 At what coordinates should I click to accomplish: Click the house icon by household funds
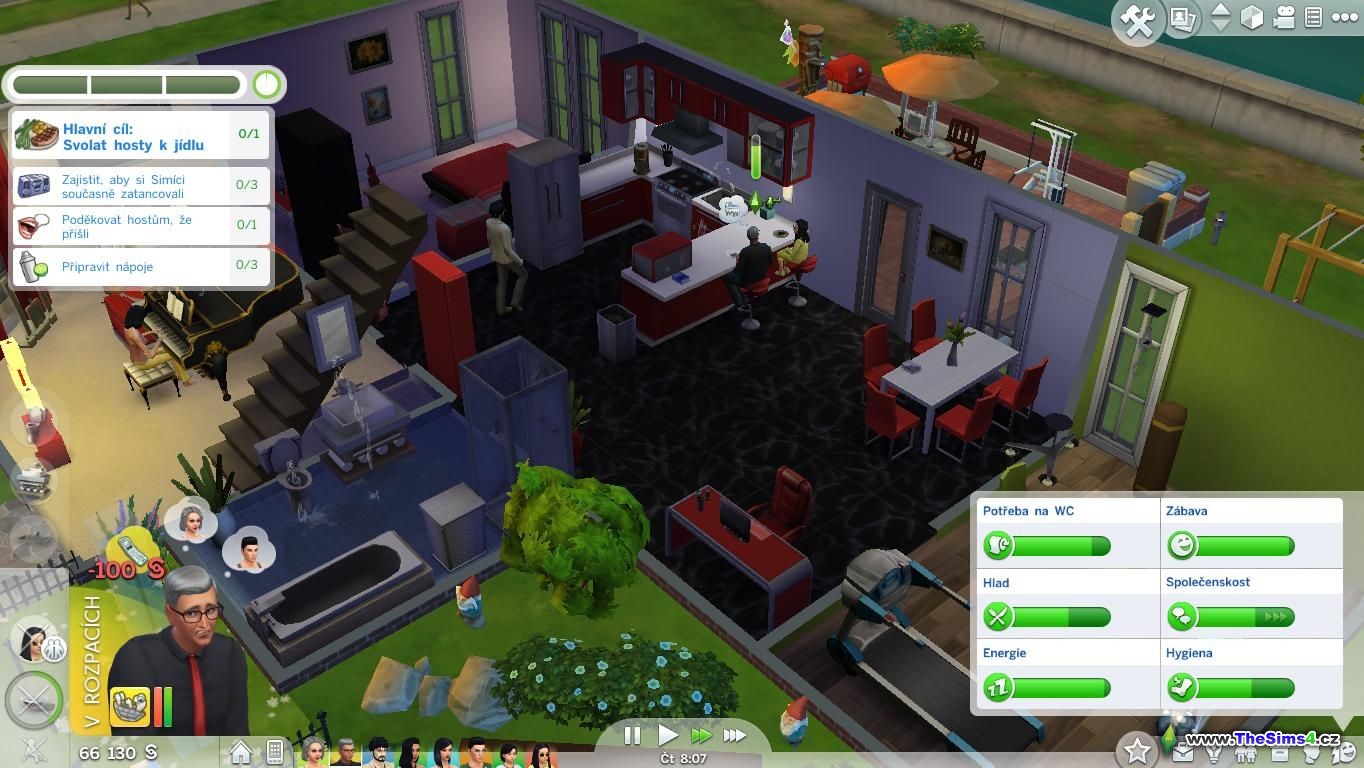pos(241,751)
